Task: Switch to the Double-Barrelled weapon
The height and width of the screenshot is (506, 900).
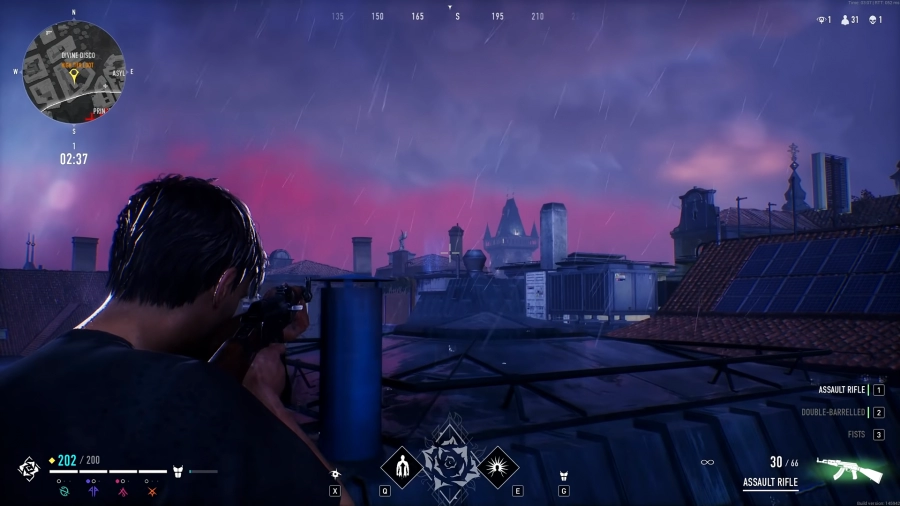Action: click(x=833, y=412)
